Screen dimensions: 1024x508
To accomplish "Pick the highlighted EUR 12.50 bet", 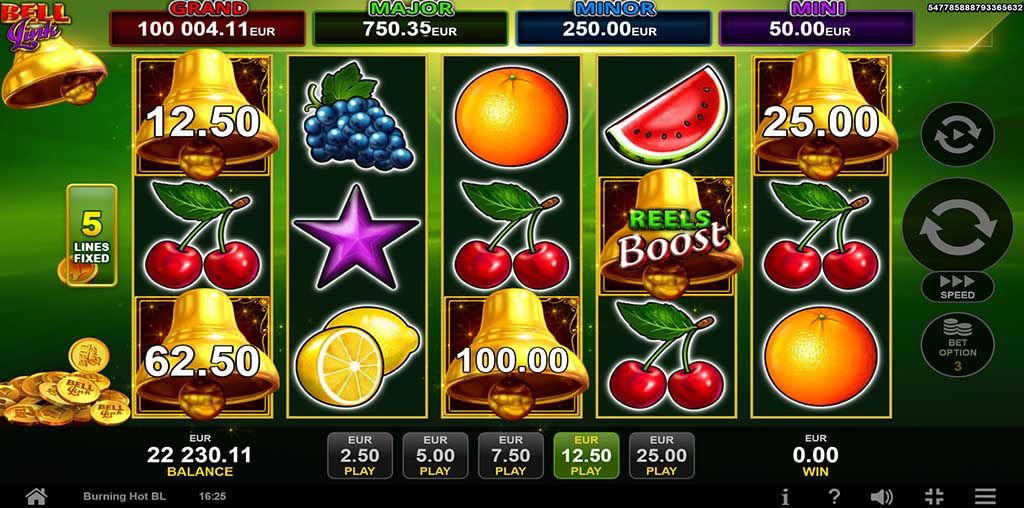I will click(586, 456).
